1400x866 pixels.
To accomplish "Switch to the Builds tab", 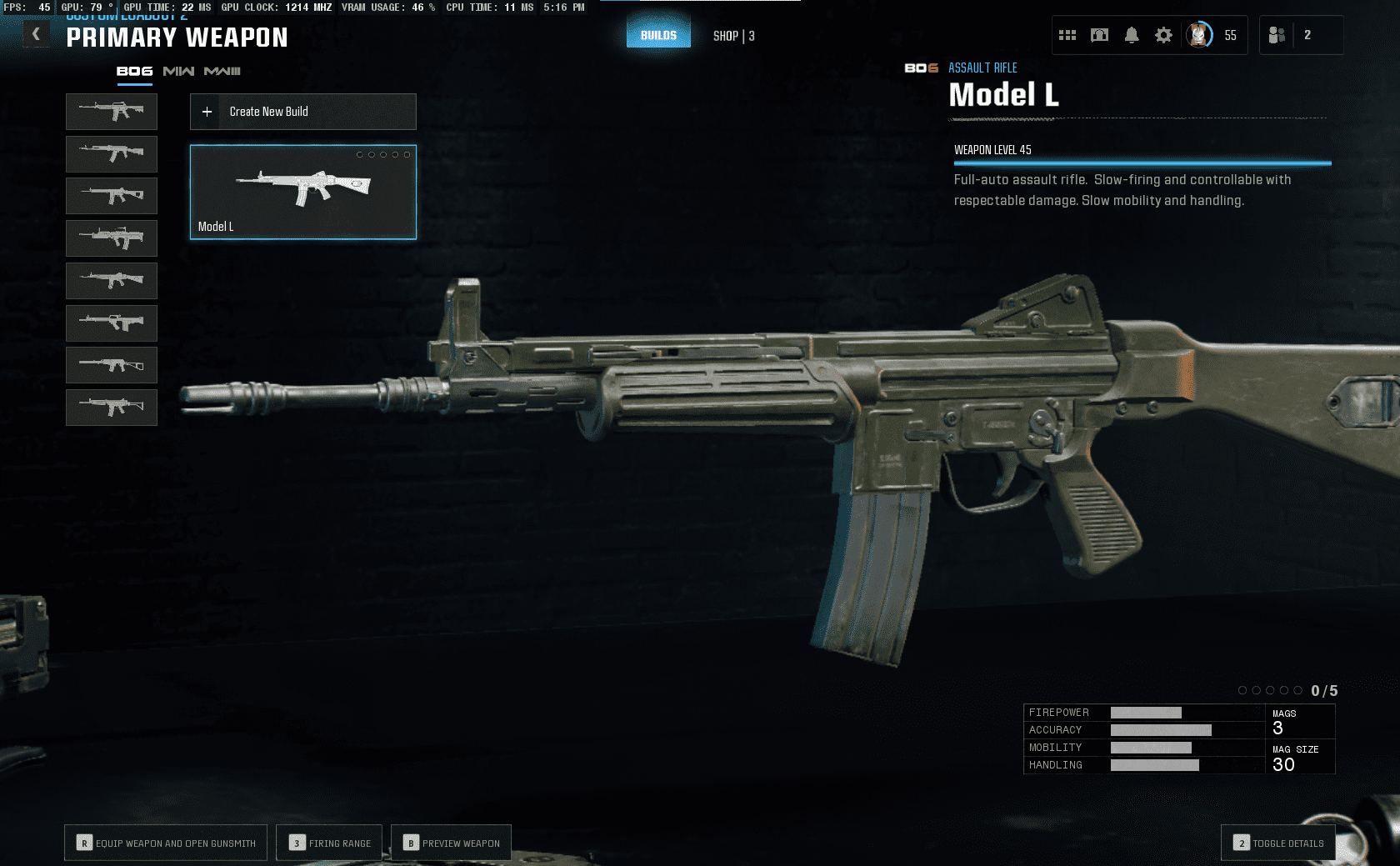I will 658,35.
